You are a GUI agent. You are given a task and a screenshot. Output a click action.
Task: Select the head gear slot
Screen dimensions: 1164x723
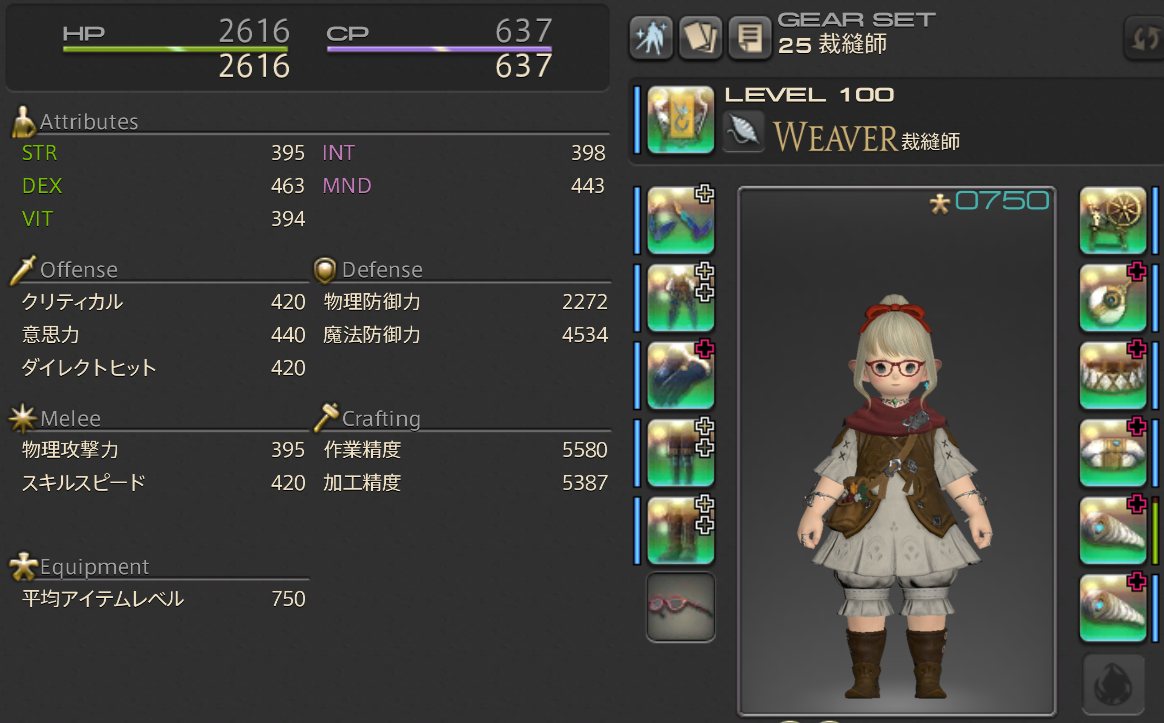680,220
